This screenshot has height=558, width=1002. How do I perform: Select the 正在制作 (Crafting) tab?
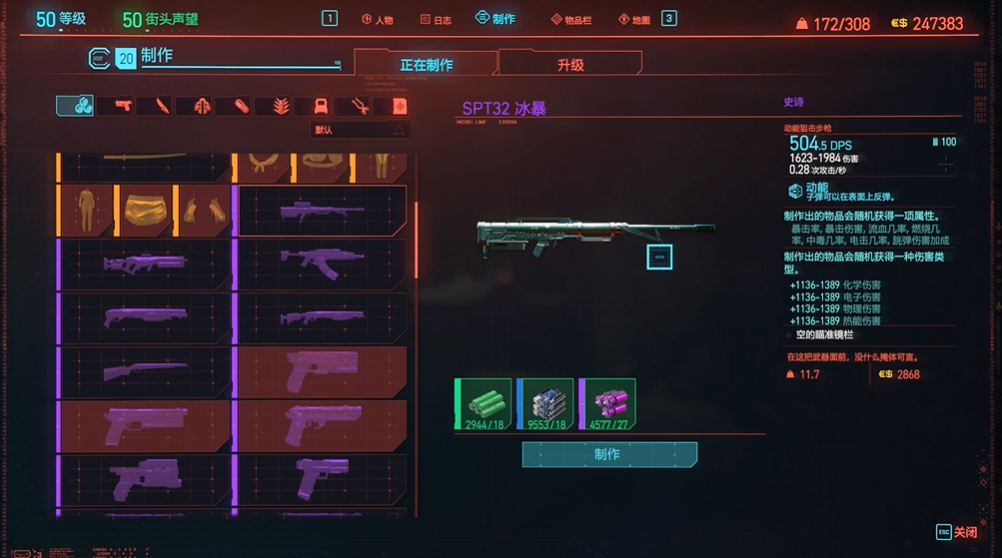(x=426, y=65)
